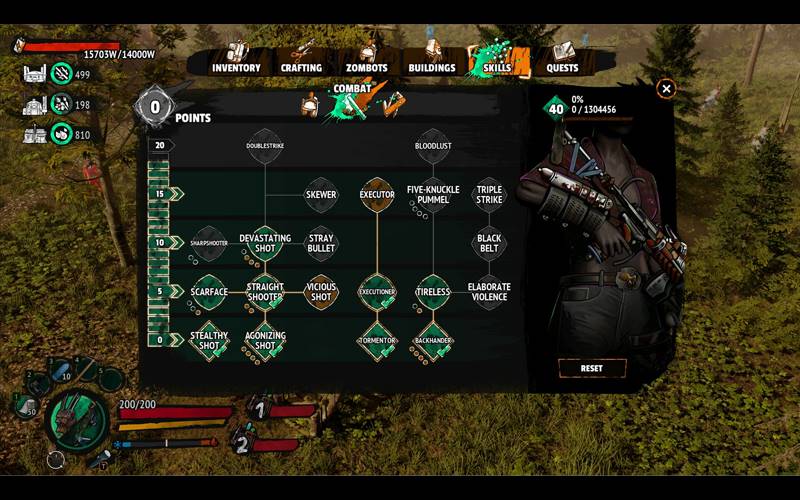Pick the Black Belt skill
Screen dimensions: 800x500
(x=489, y=243)
